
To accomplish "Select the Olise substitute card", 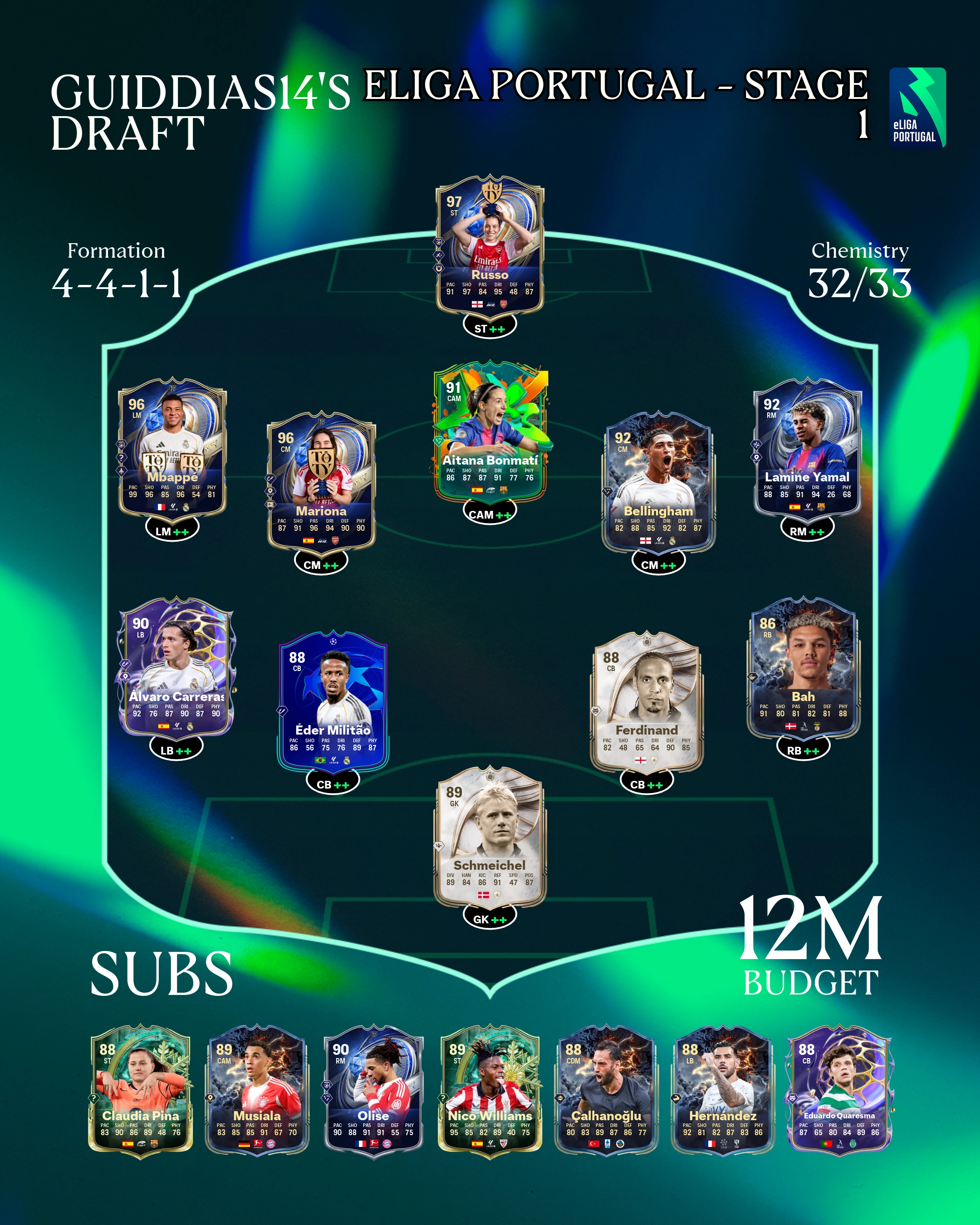I will point(373,1091).
